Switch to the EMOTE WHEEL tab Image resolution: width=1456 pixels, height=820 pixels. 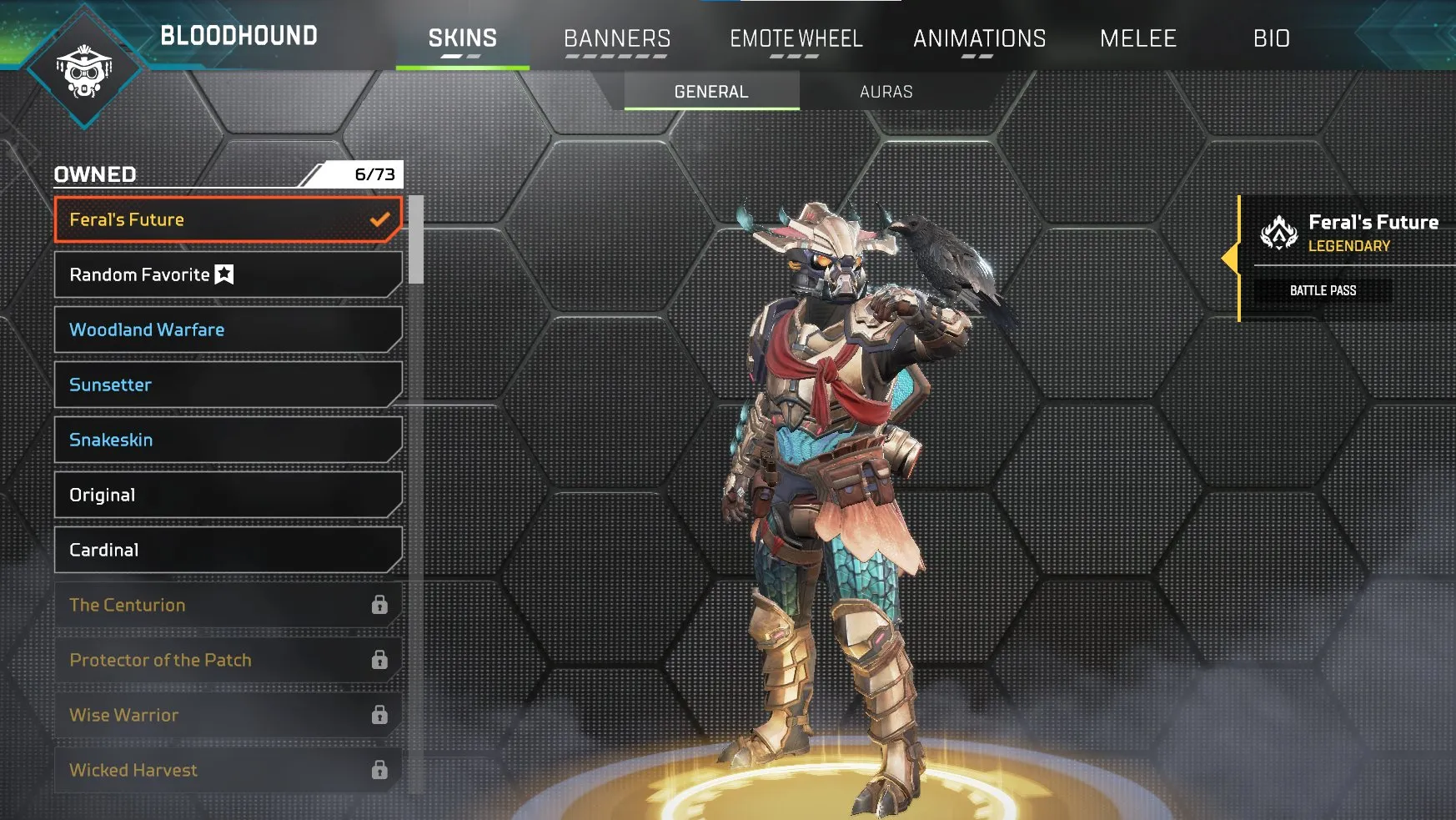pyautogui.click(x=796, y=38)
